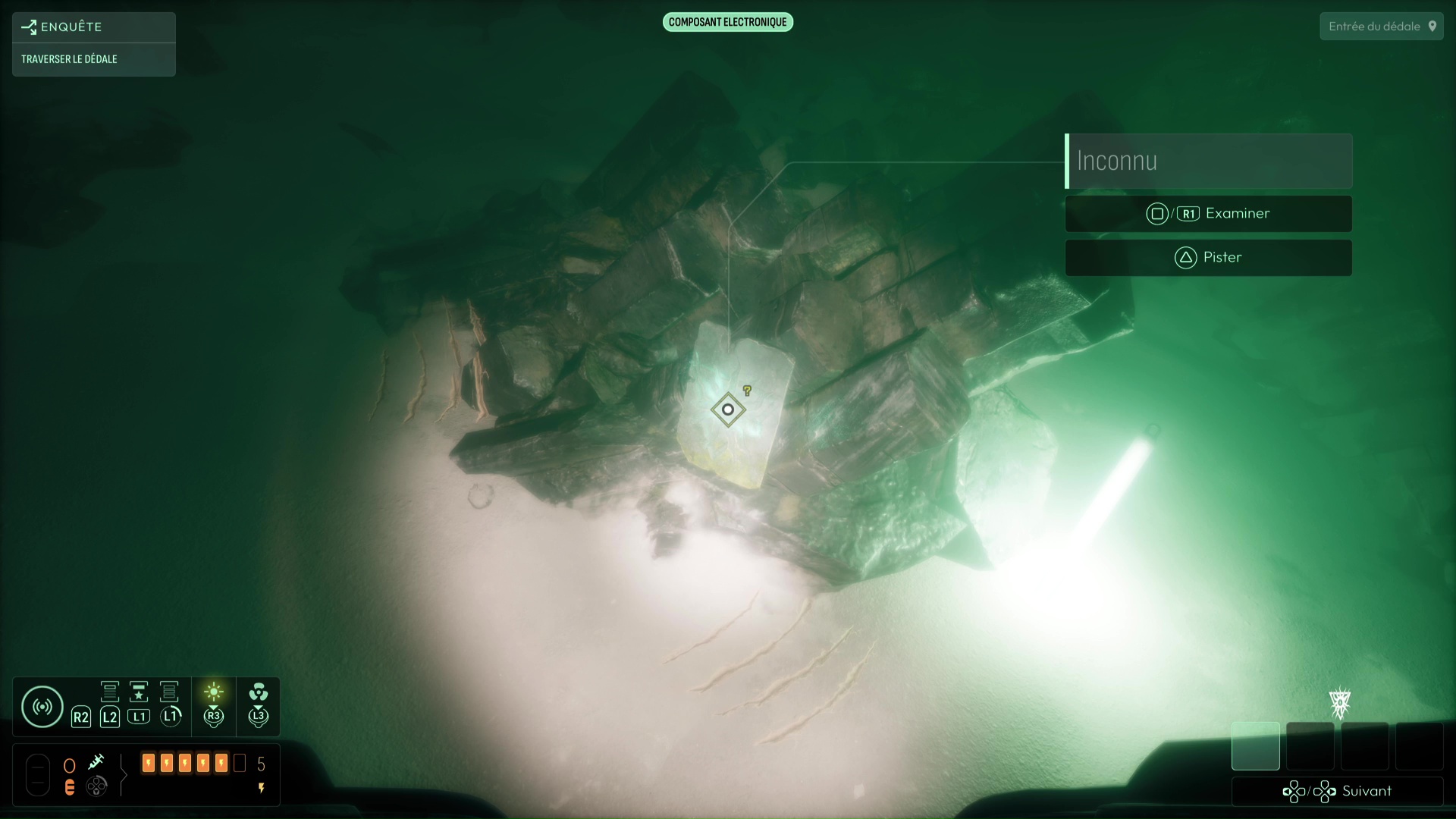Viewport: 1456px width, 819px height.
Task: Click the map pin icon beside Entrée du dédale
Action: (x=1433, y=25)
